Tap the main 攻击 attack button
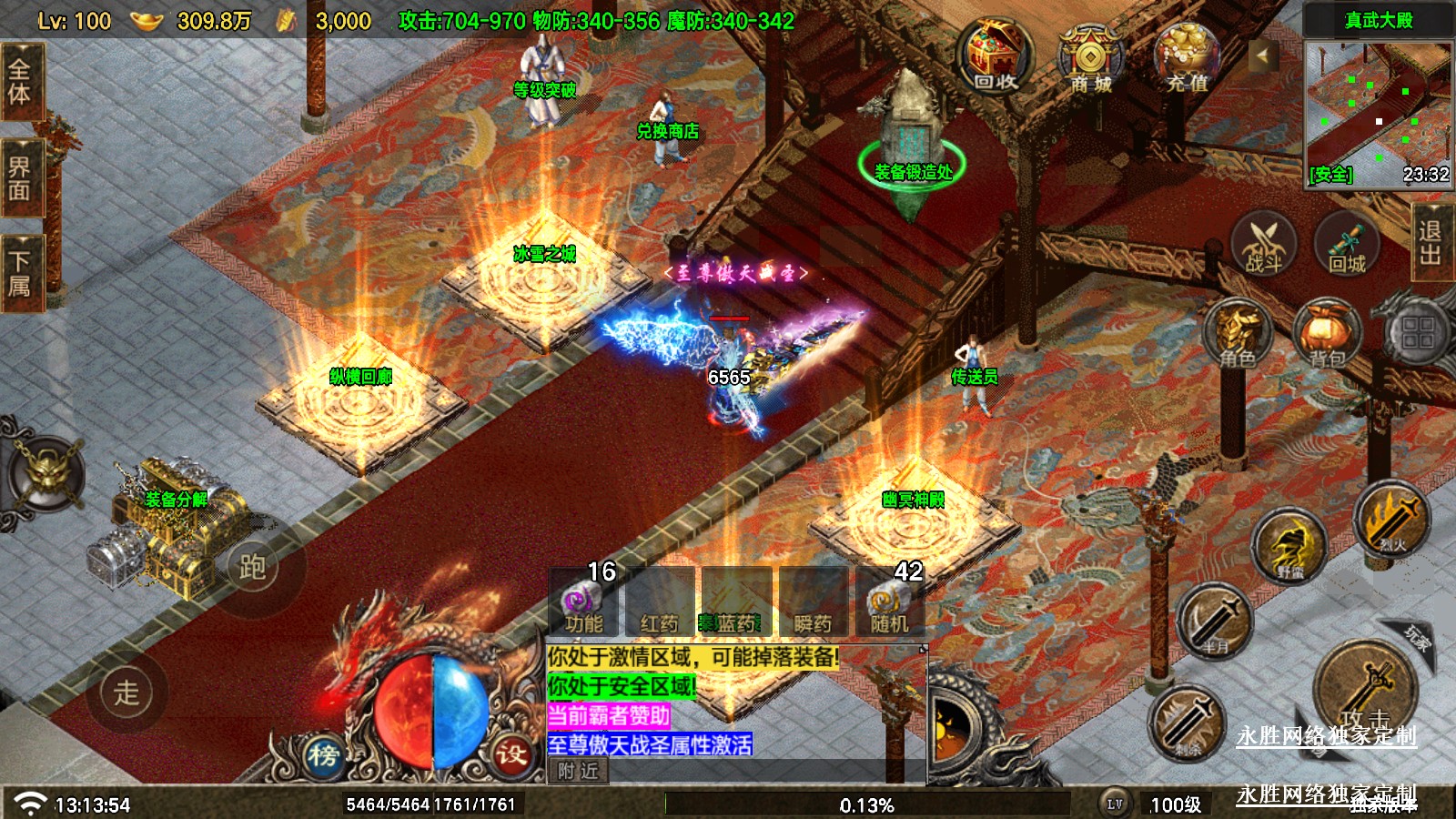This screenshot has height=819, width=1456. 1364,689
